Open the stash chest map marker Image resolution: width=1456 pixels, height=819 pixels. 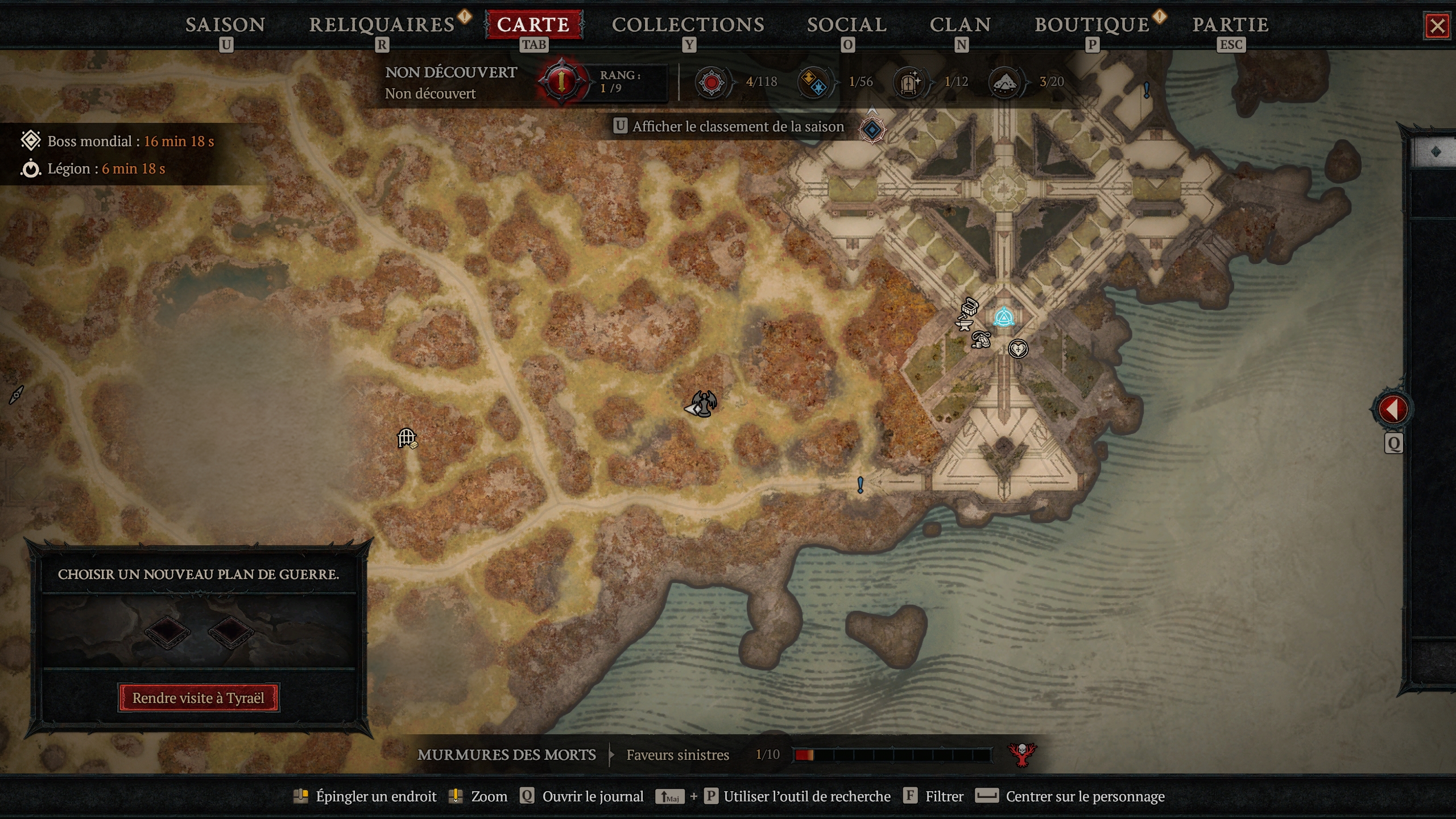click(969, 307)
